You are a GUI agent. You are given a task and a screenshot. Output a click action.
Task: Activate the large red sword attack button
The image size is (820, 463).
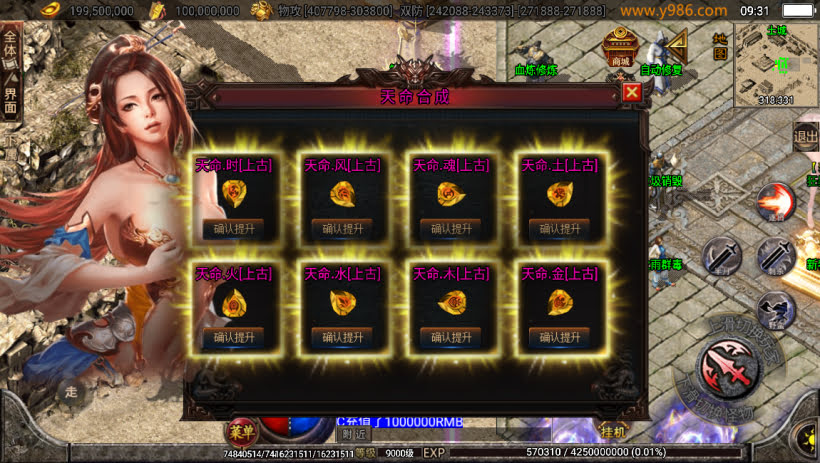click(728, 368)
